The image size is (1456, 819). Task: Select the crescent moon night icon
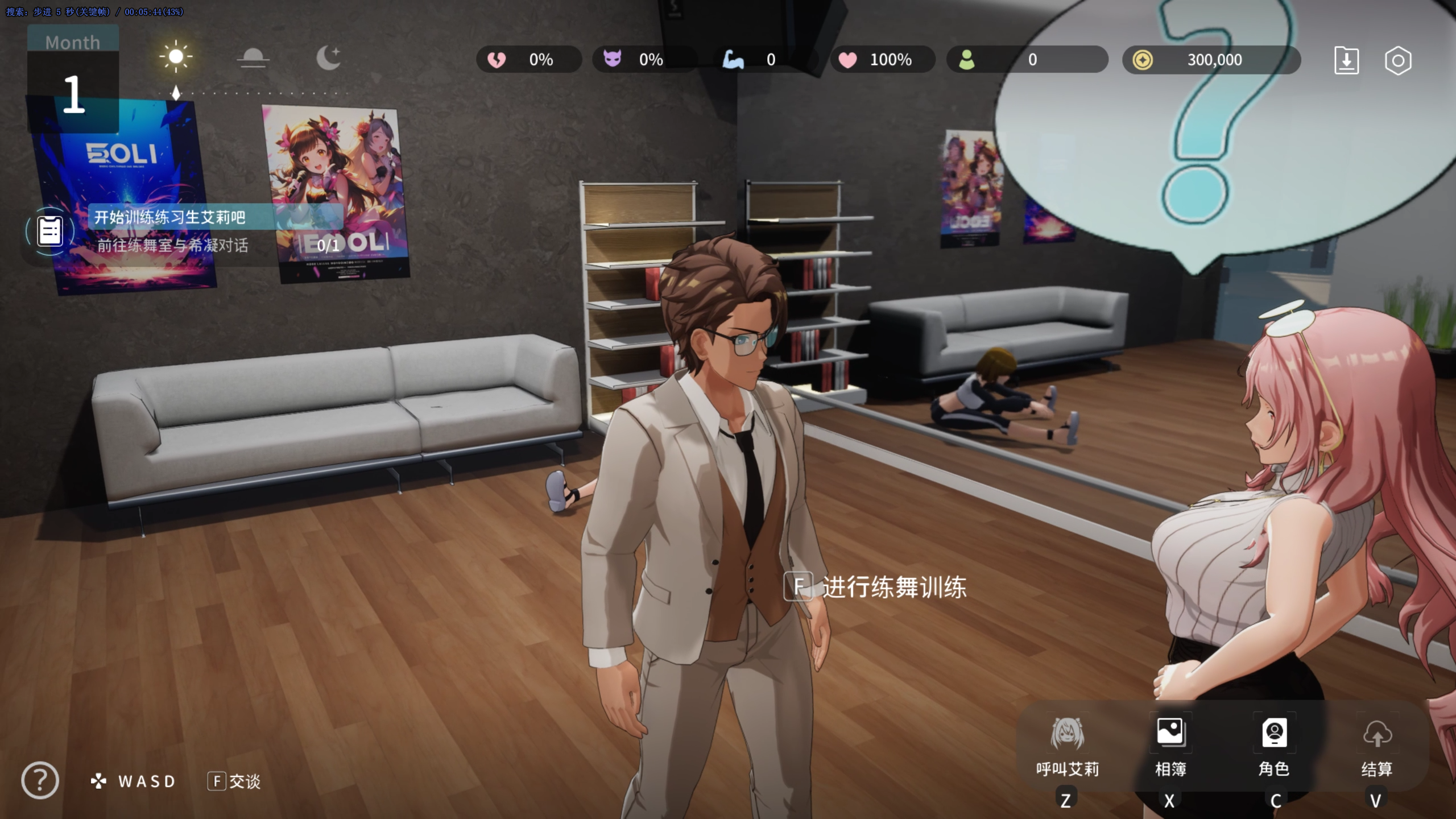328,57
